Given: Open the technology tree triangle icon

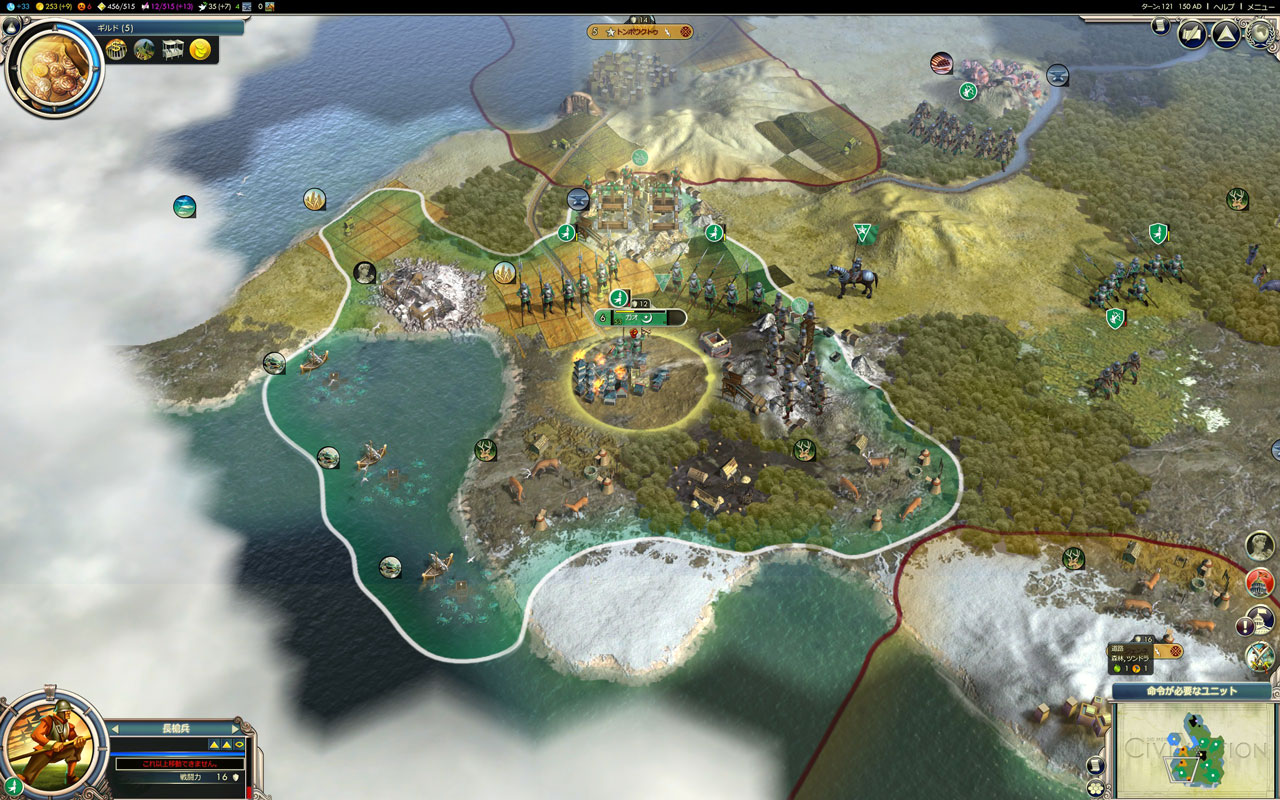Looking at the screenshot, I should [1226, 35].
